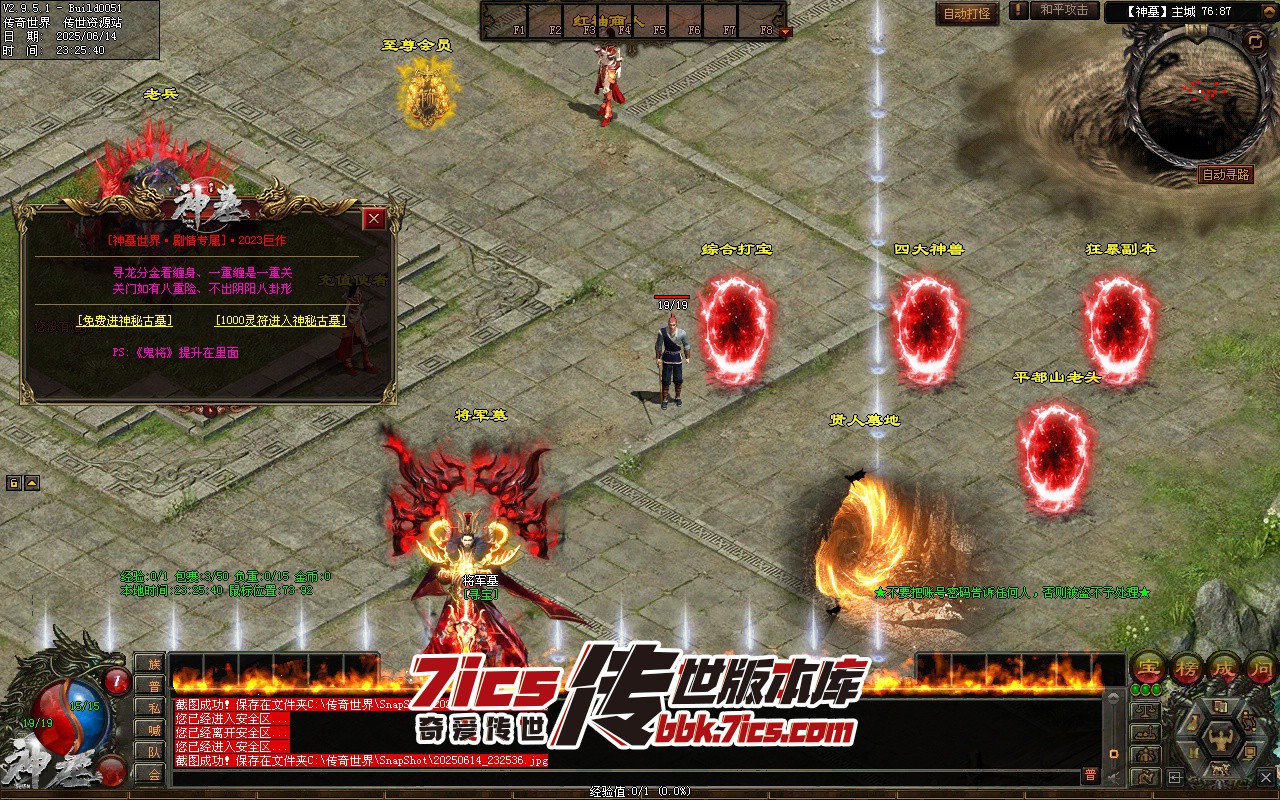This screenshot has width=1280, height=800.
Task: Toggle the 自动打怪 auto-fight button
Action: coord(967,14)
